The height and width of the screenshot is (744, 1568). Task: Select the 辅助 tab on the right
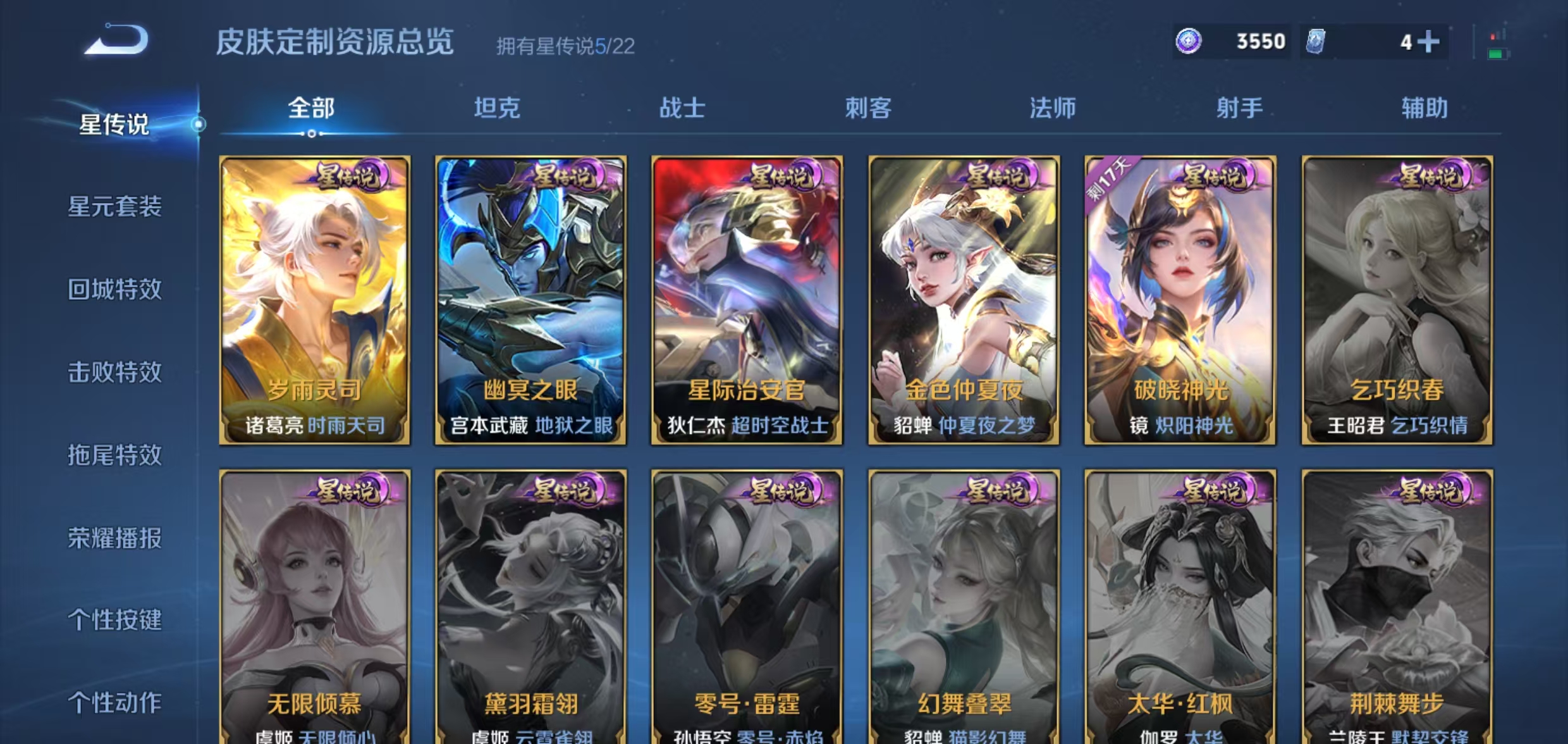click(1424, 109)
